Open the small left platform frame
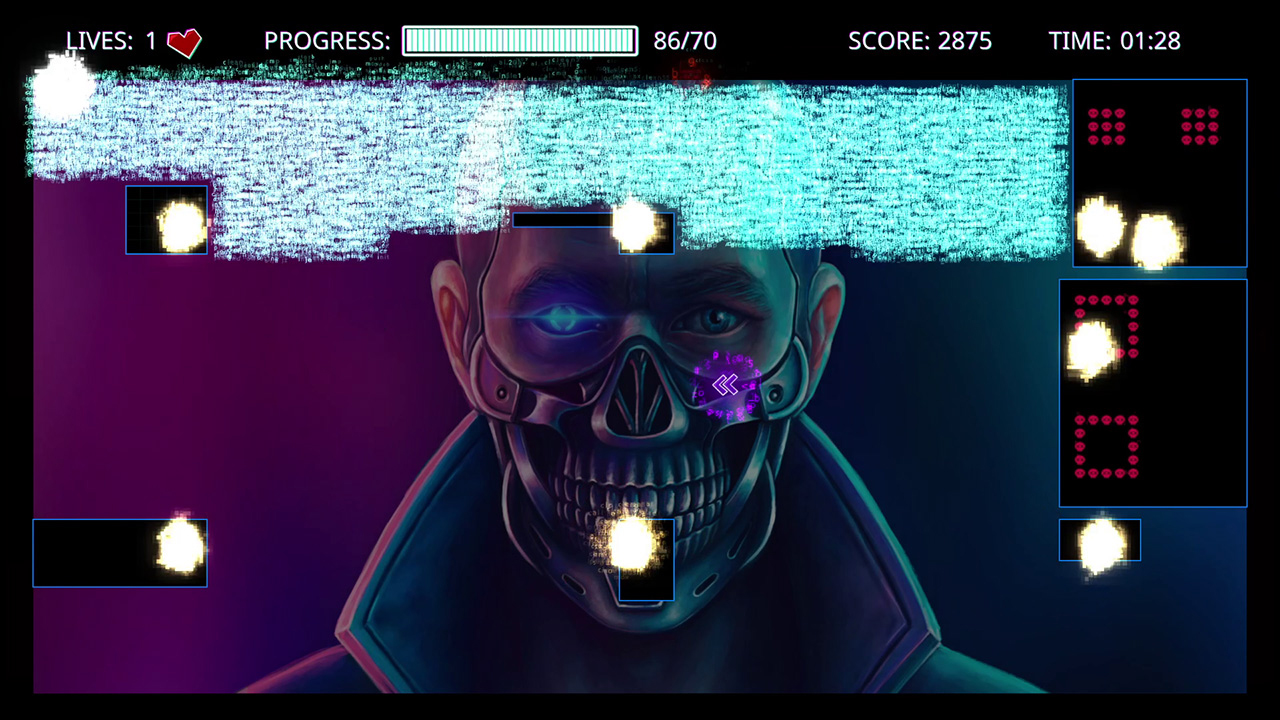This screenshot has height=720, width=1280. coord(166,219)
